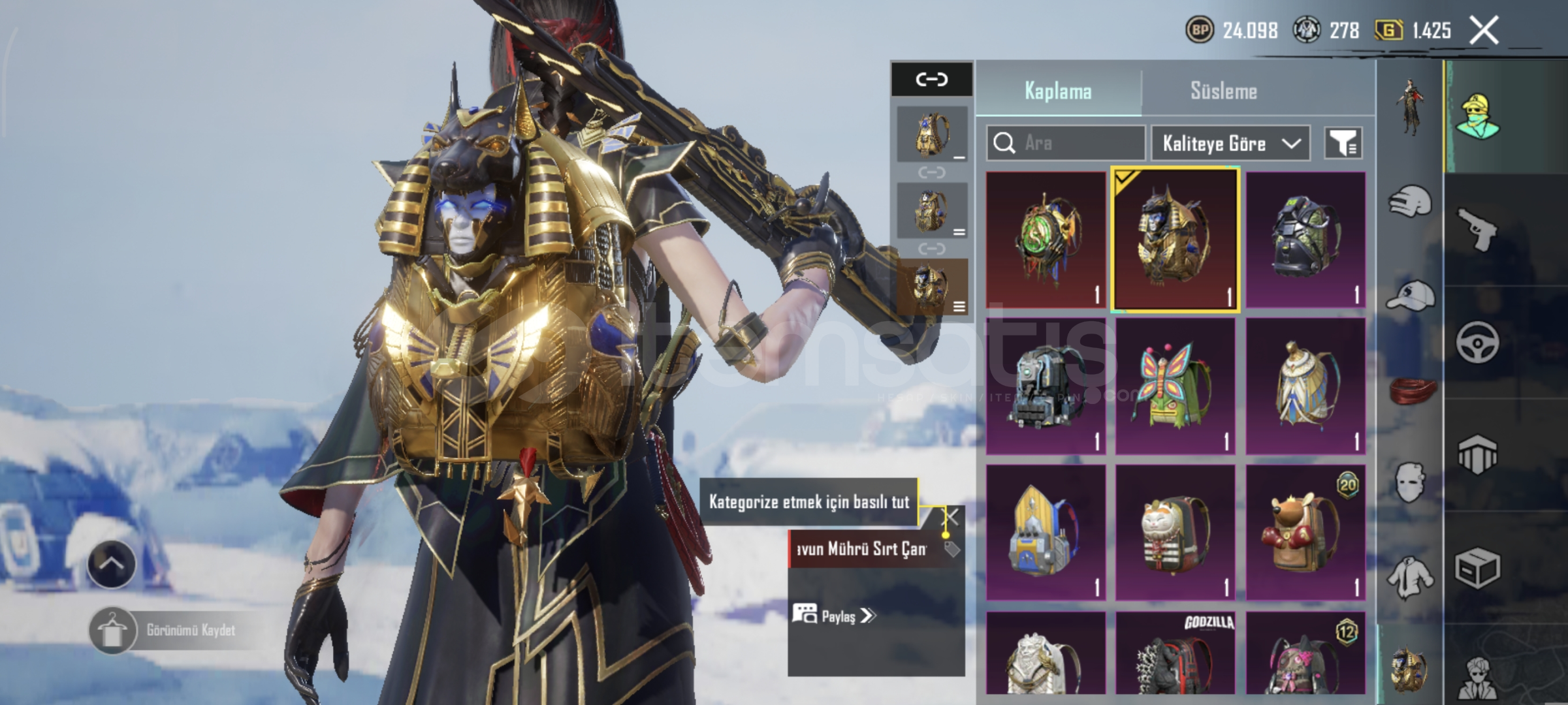The width and height of the screenshot is (1568, 705).
Task: Choose the butterfly backpack skin
Action: 1174,386
